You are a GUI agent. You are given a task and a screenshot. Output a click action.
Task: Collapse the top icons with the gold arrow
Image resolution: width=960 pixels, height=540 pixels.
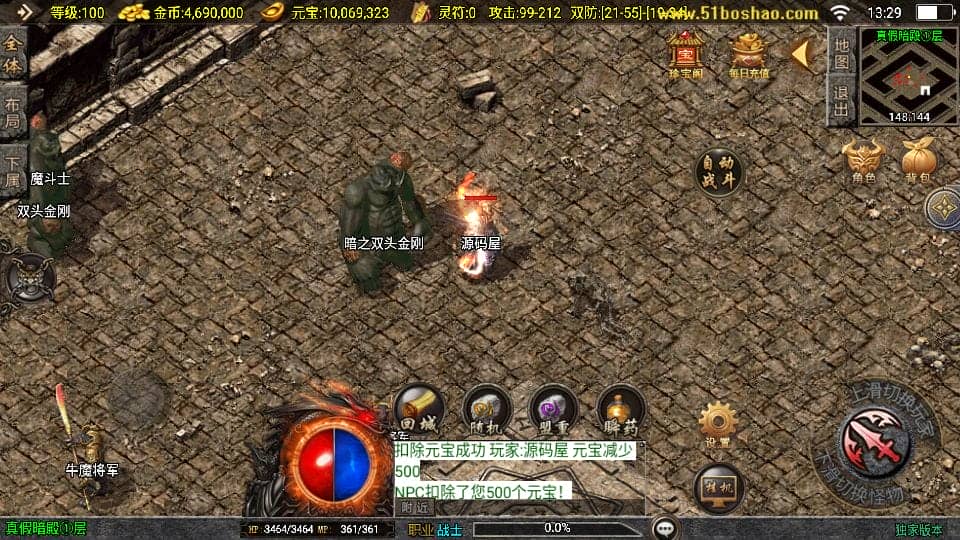pyautogui.click(x=801, y=54)
